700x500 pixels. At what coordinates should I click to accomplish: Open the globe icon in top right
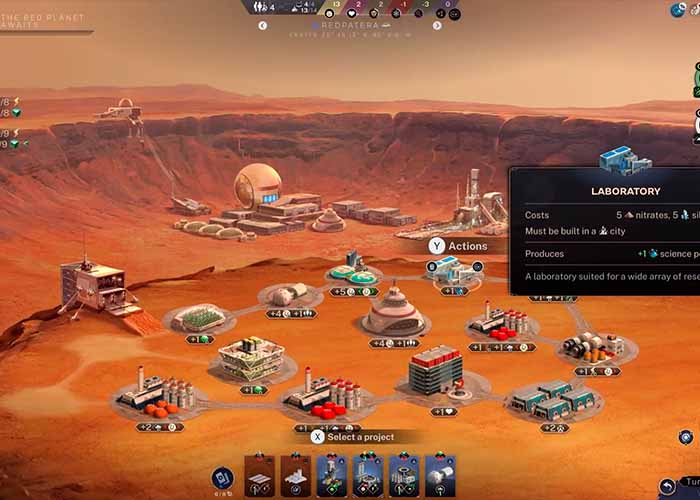(679, 9)
